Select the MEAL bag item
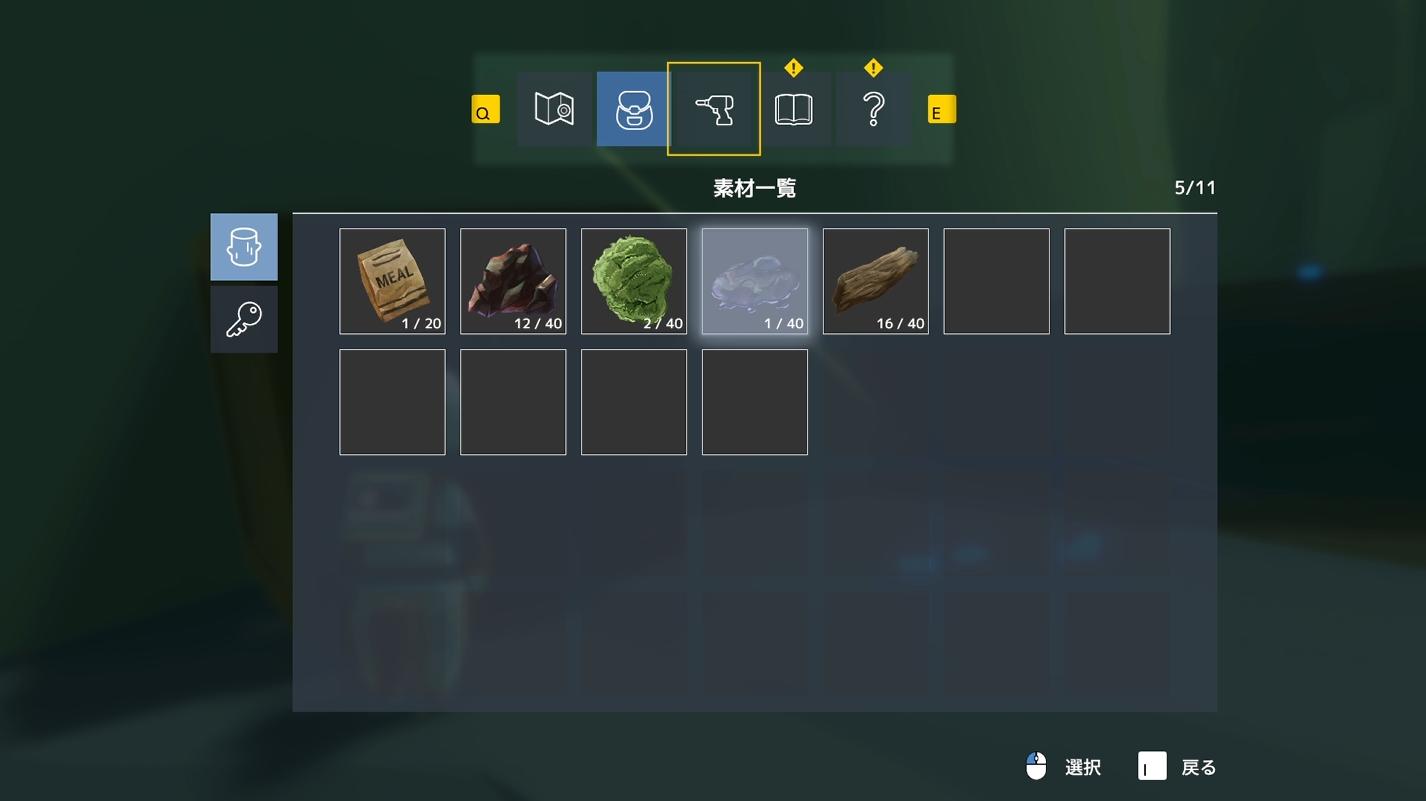 pyautogui.click(x=392, y=280)
